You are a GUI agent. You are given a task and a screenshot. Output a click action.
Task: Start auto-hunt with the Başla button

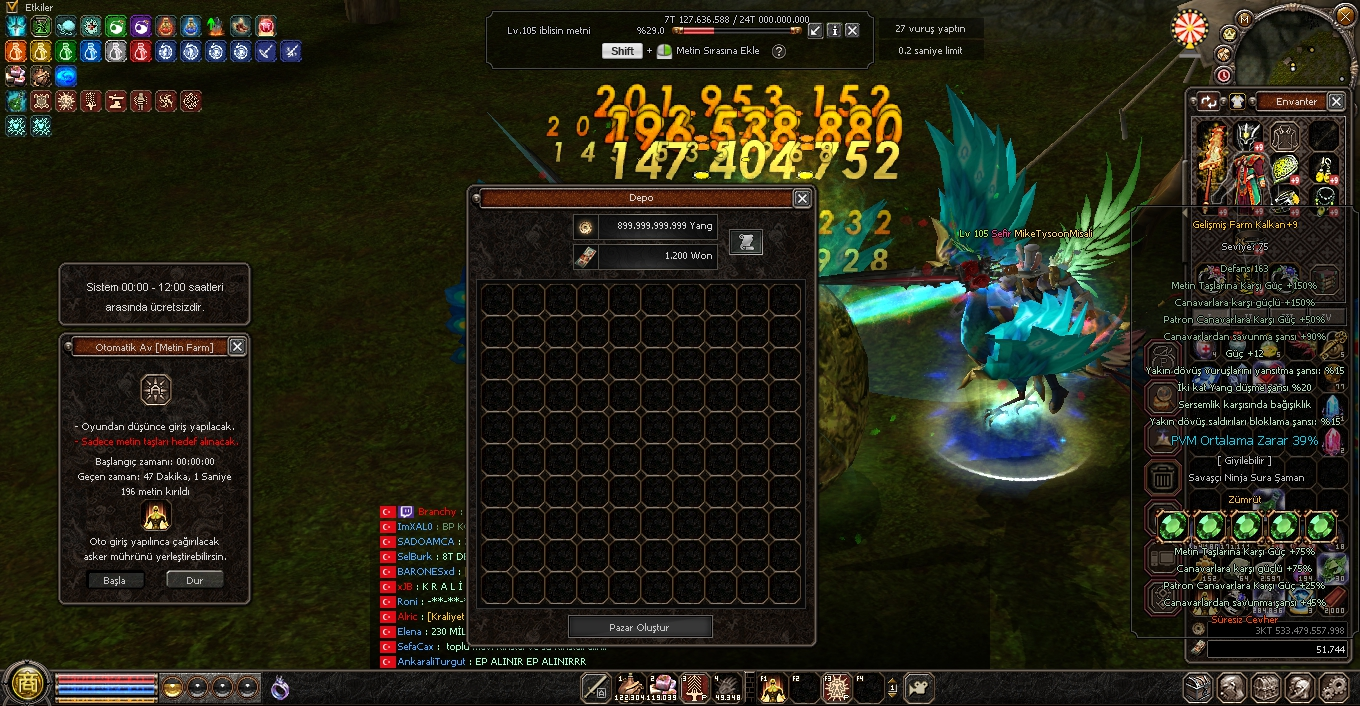116,580
